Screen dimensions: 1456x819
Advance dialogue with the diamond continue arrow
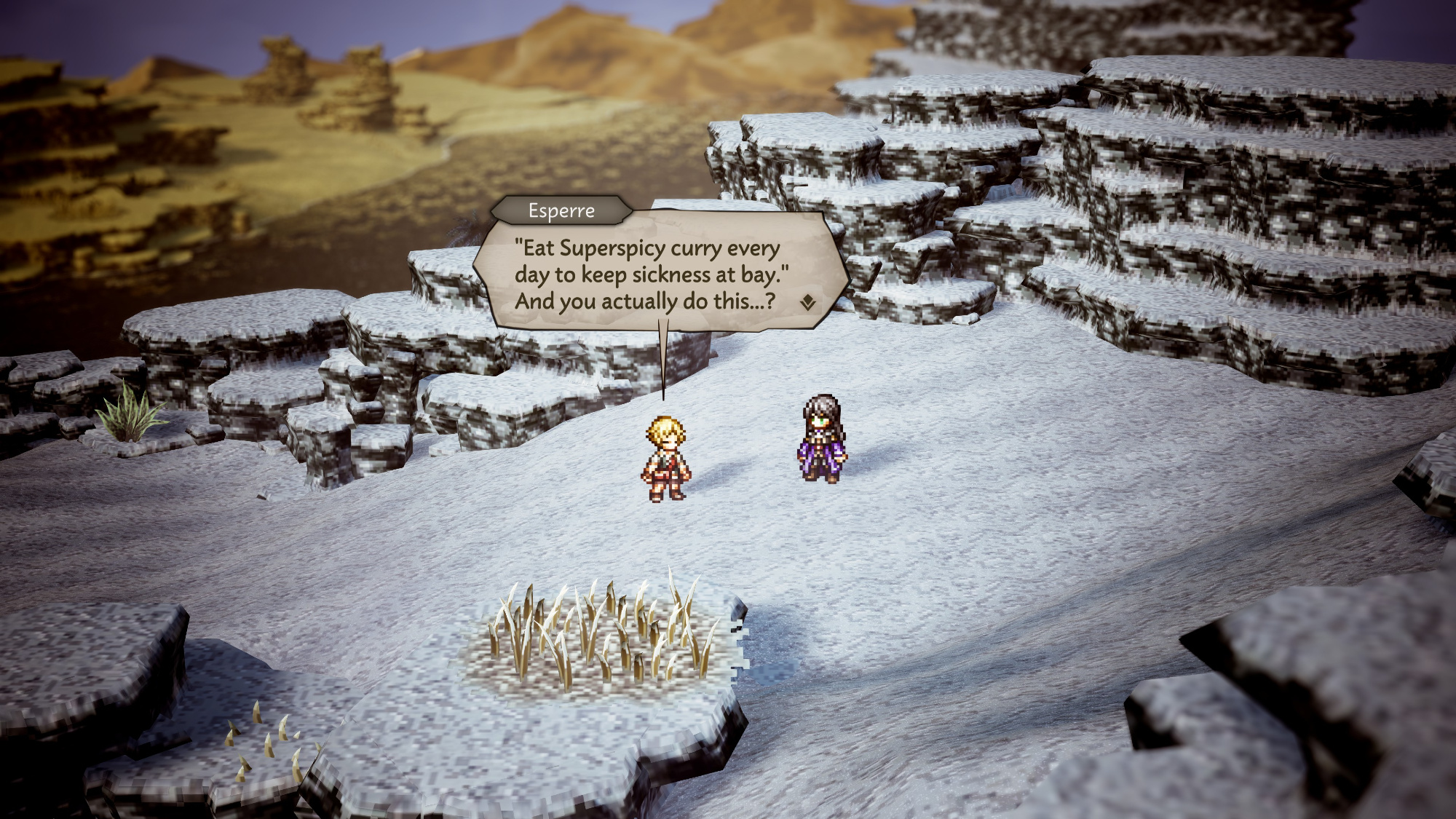[807, 303]
